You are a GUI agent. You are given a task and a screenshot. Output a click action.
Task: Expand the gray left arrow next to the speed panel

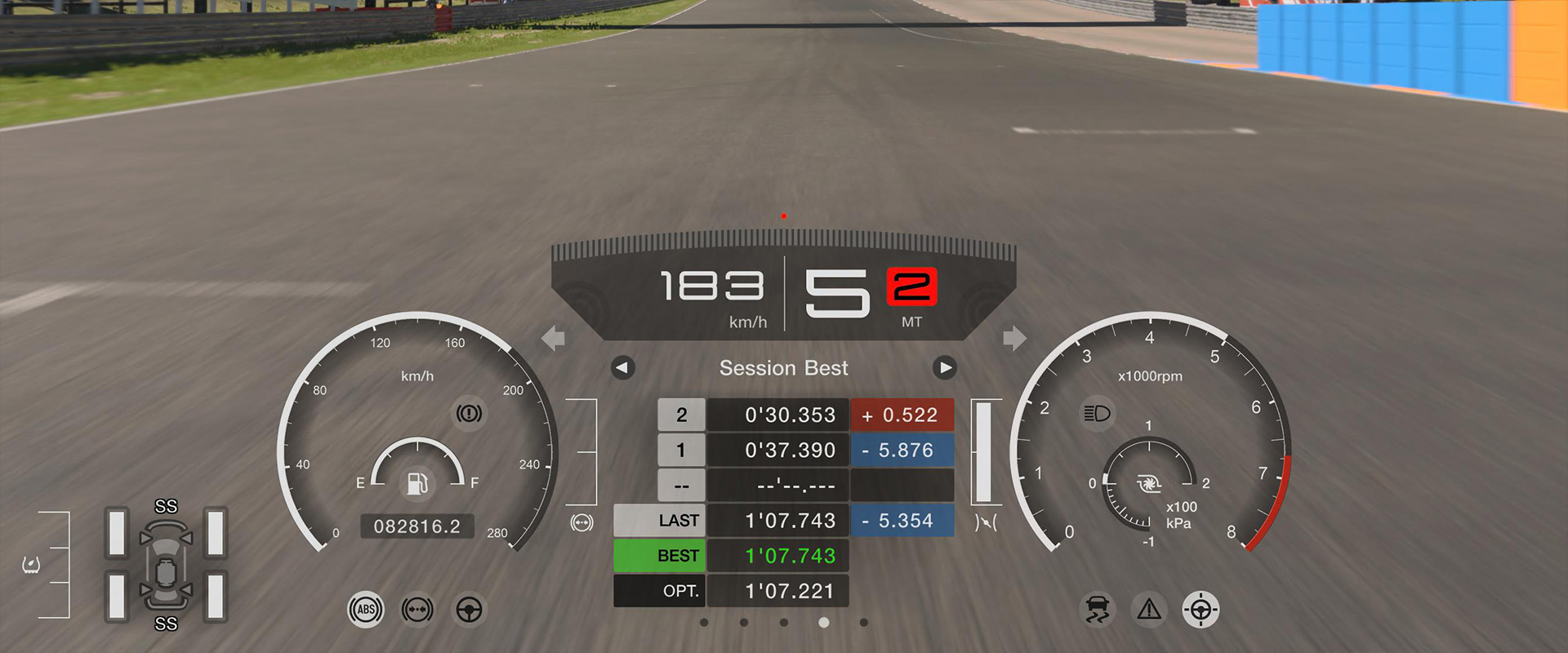coord(553,338)
